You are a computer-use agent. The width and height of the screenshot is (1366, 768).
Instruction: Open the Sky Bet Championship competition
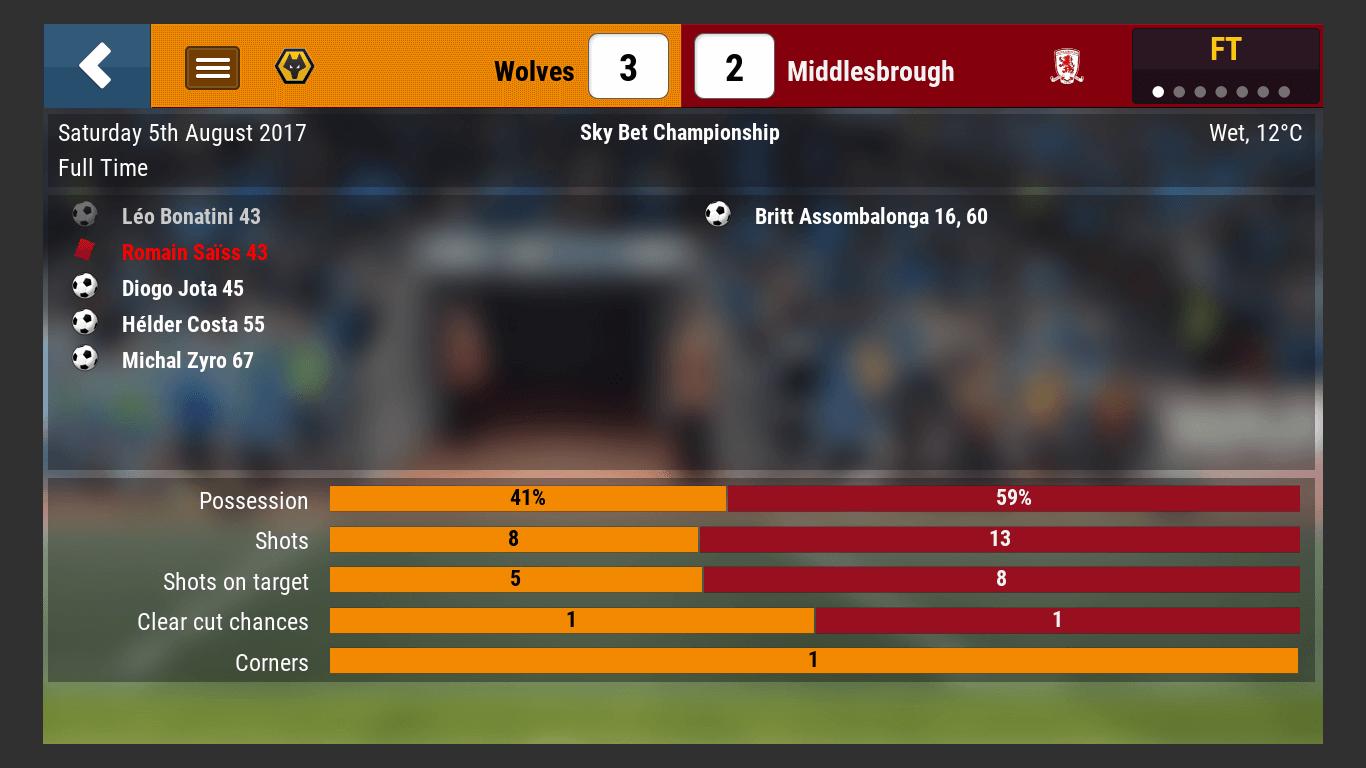680,133
